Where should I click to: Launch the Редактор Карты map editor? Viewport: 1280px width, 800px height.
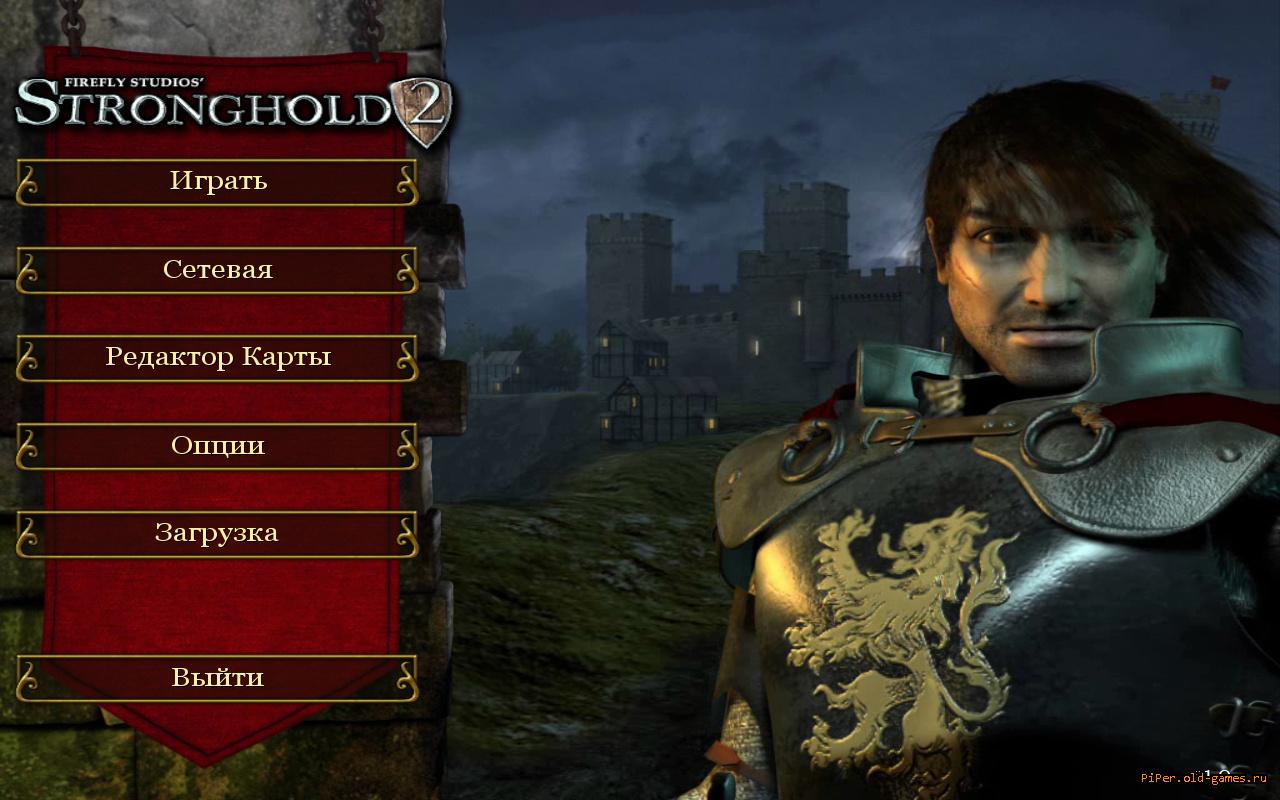(217, 358)
